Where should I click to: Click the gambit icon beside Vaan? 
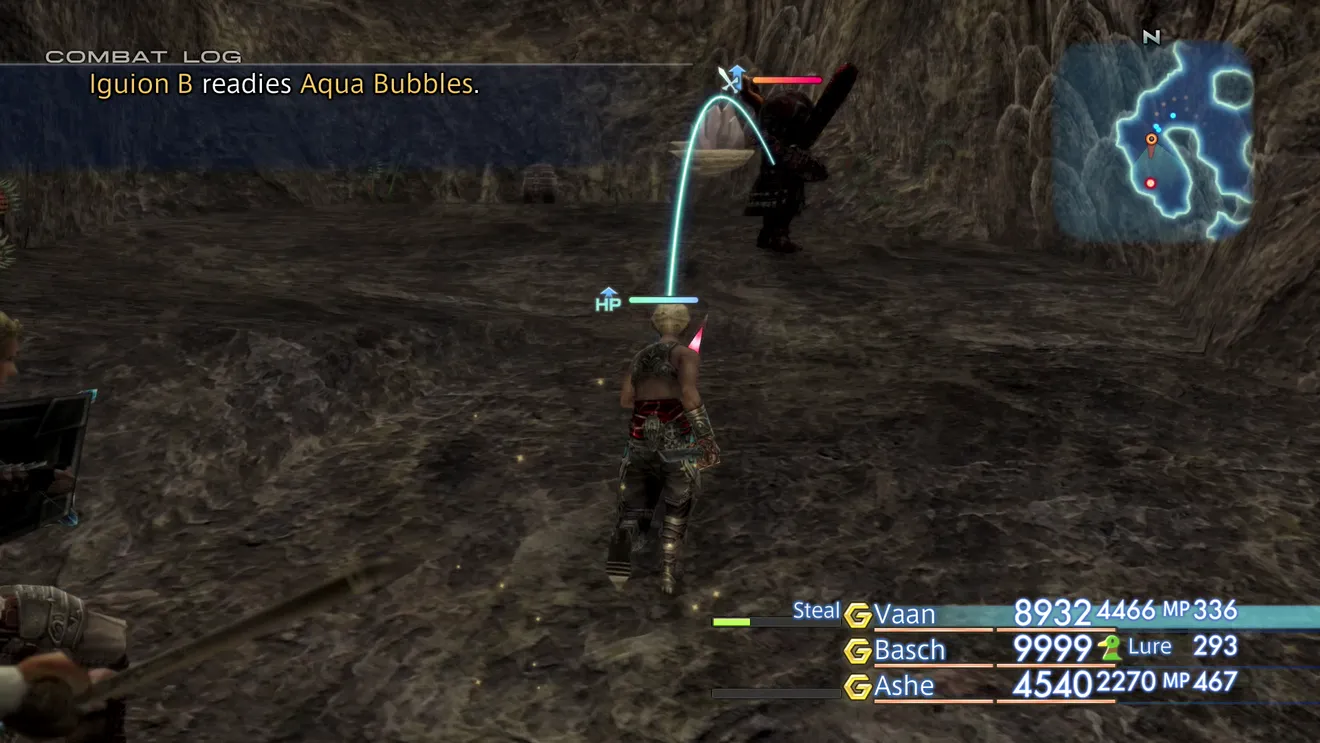click(857, 615)
